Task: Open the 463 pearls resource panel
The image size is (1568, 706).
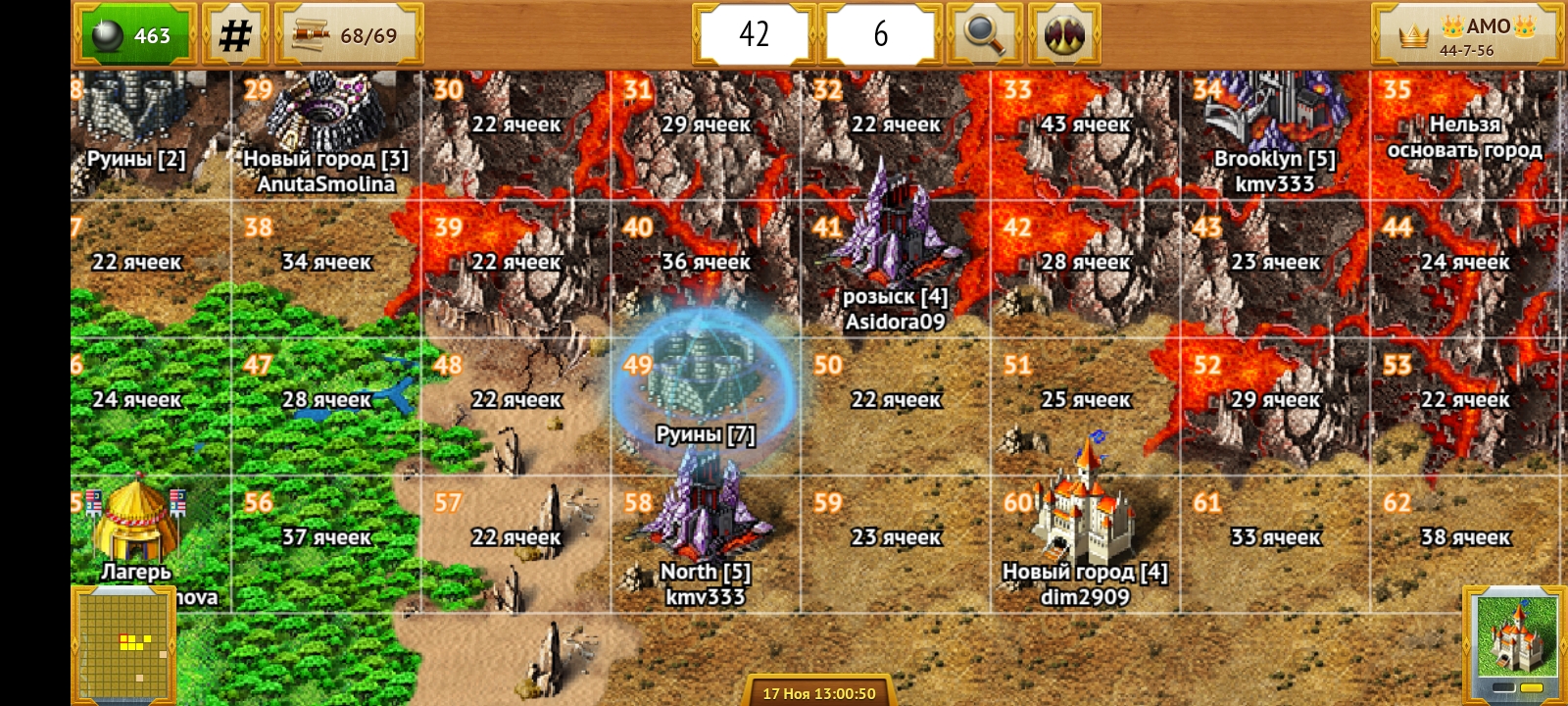Action: coord(134,35)
